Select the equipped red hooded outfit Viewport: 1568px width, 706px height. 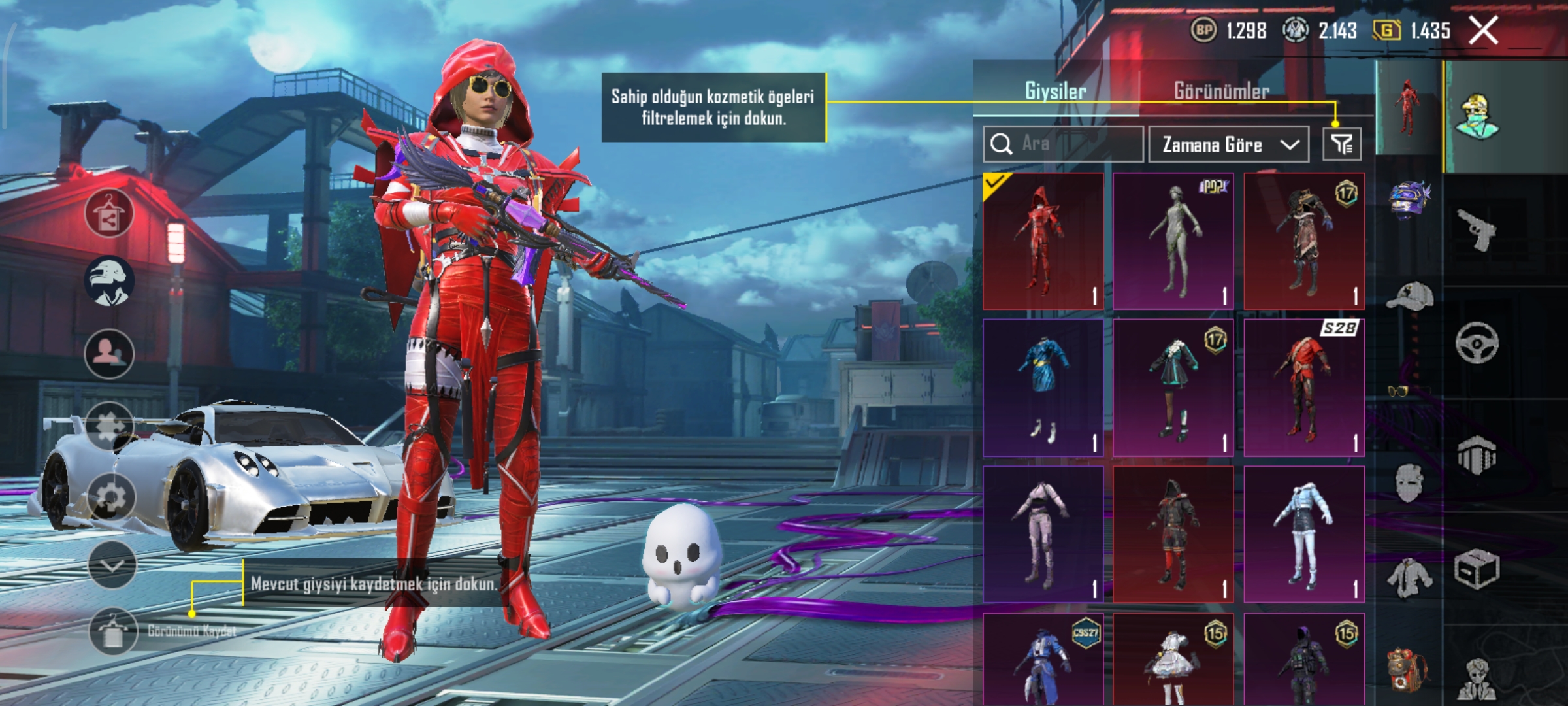point(1043,241)
